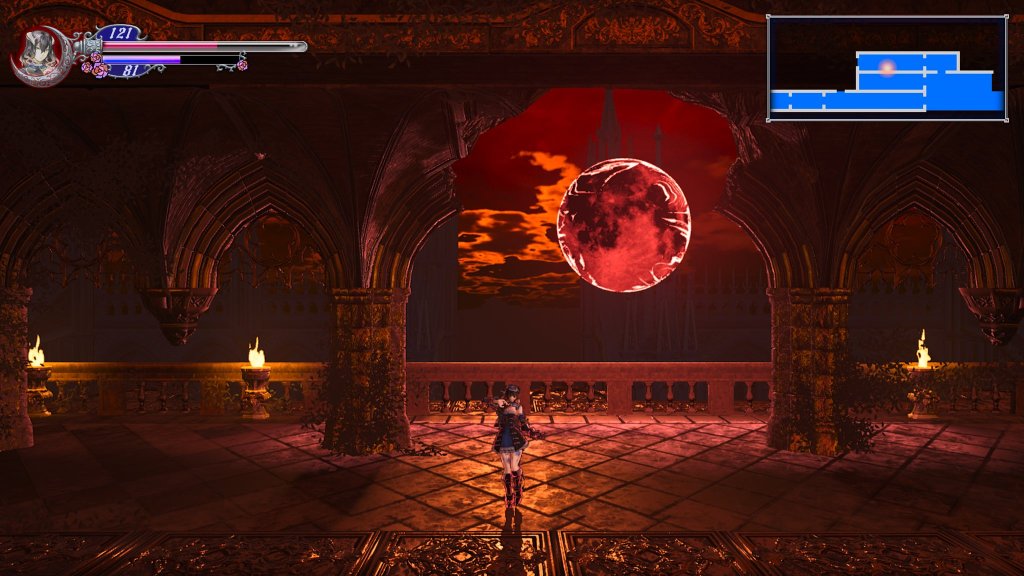Click the minimap in the corner
Image resolution: width=1024 pixels, height=576 pixels.
tap(887, 68)
